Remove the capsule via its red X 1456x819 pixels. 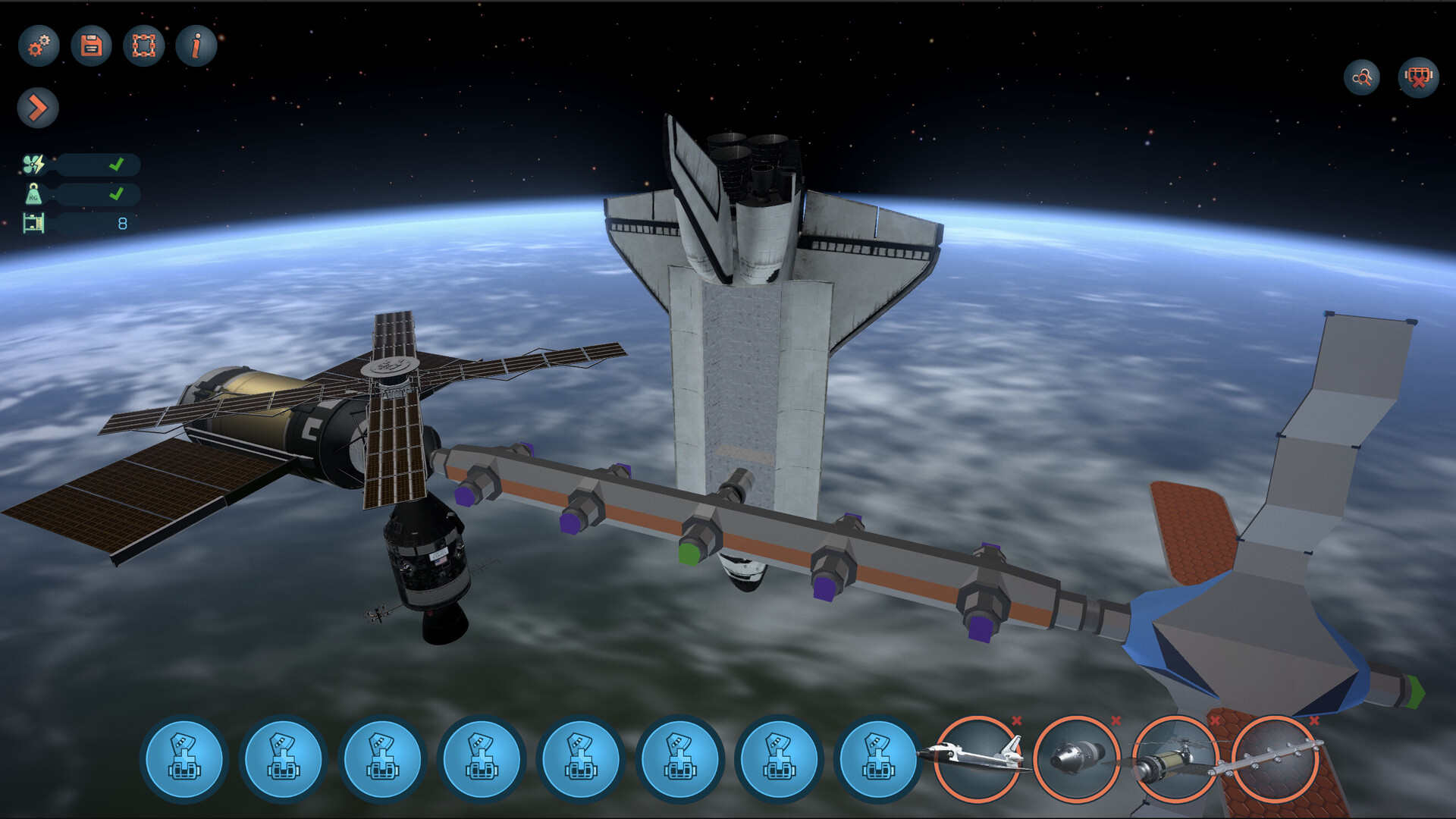pos(1115,720)
